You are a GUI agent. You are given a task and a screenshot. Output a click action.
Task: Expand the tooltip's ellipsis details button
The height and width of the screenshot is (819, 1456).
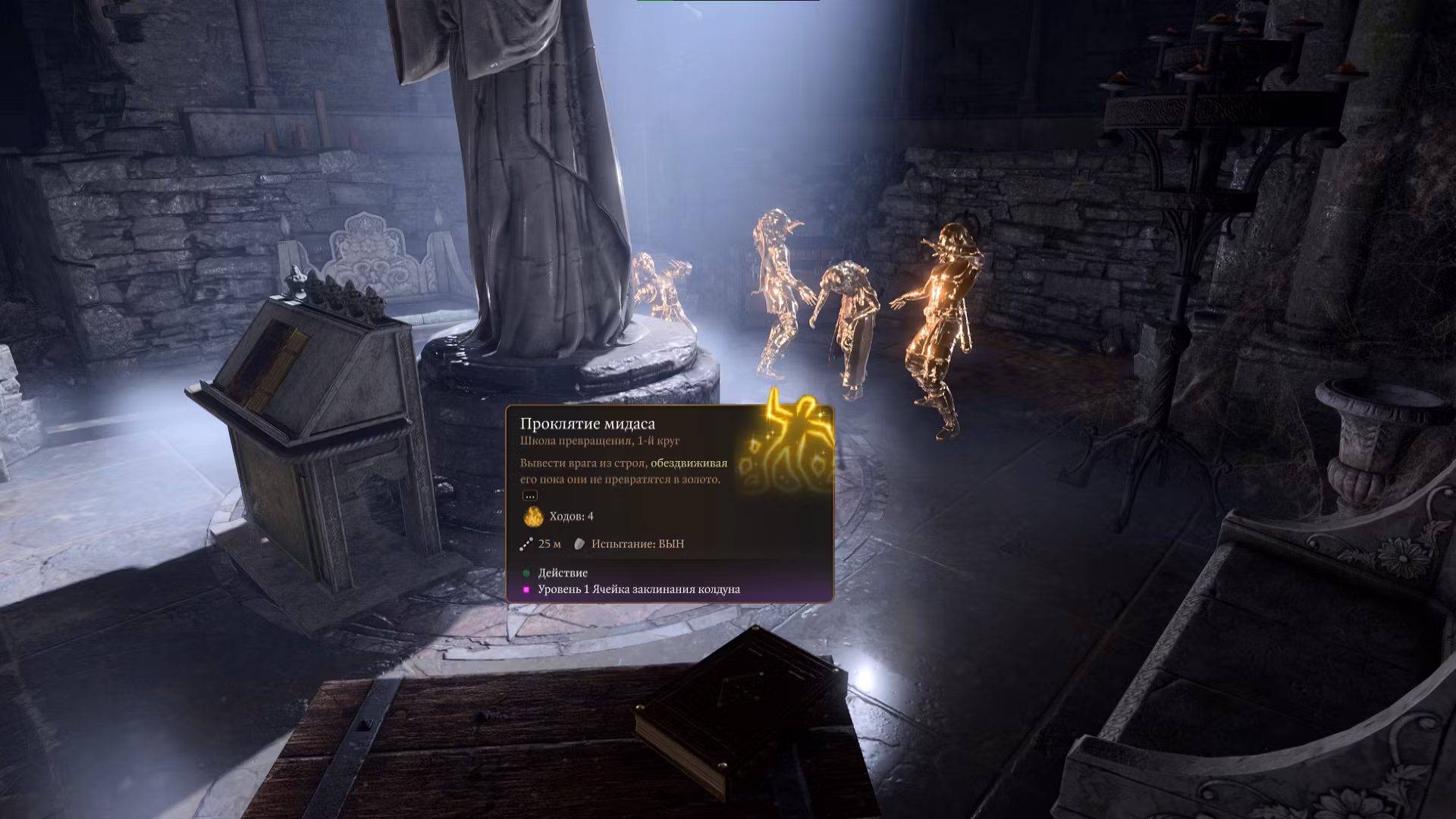pos(529,495)
